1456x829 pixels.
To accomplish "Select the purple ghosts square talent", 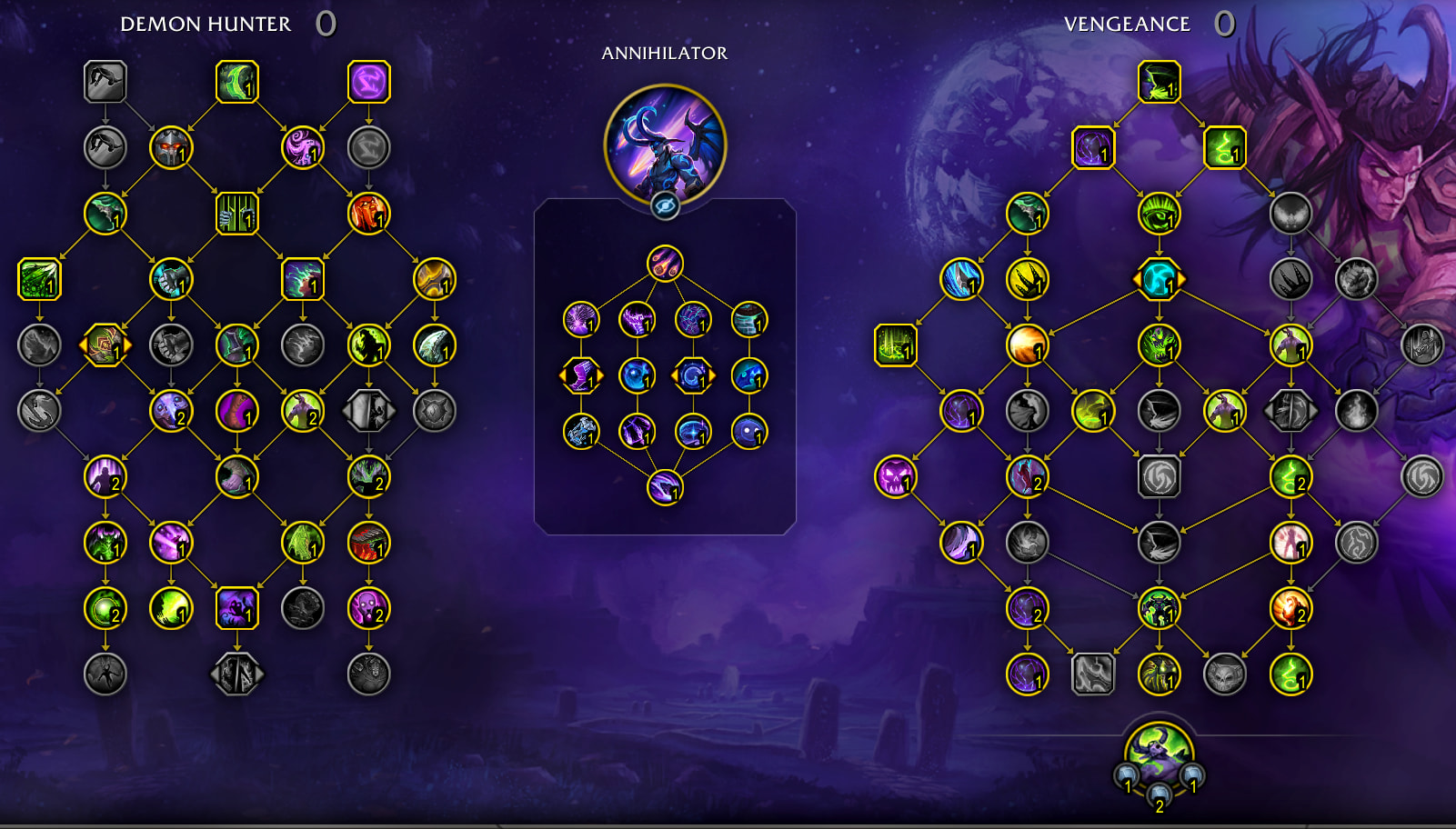I will point(237,608).
